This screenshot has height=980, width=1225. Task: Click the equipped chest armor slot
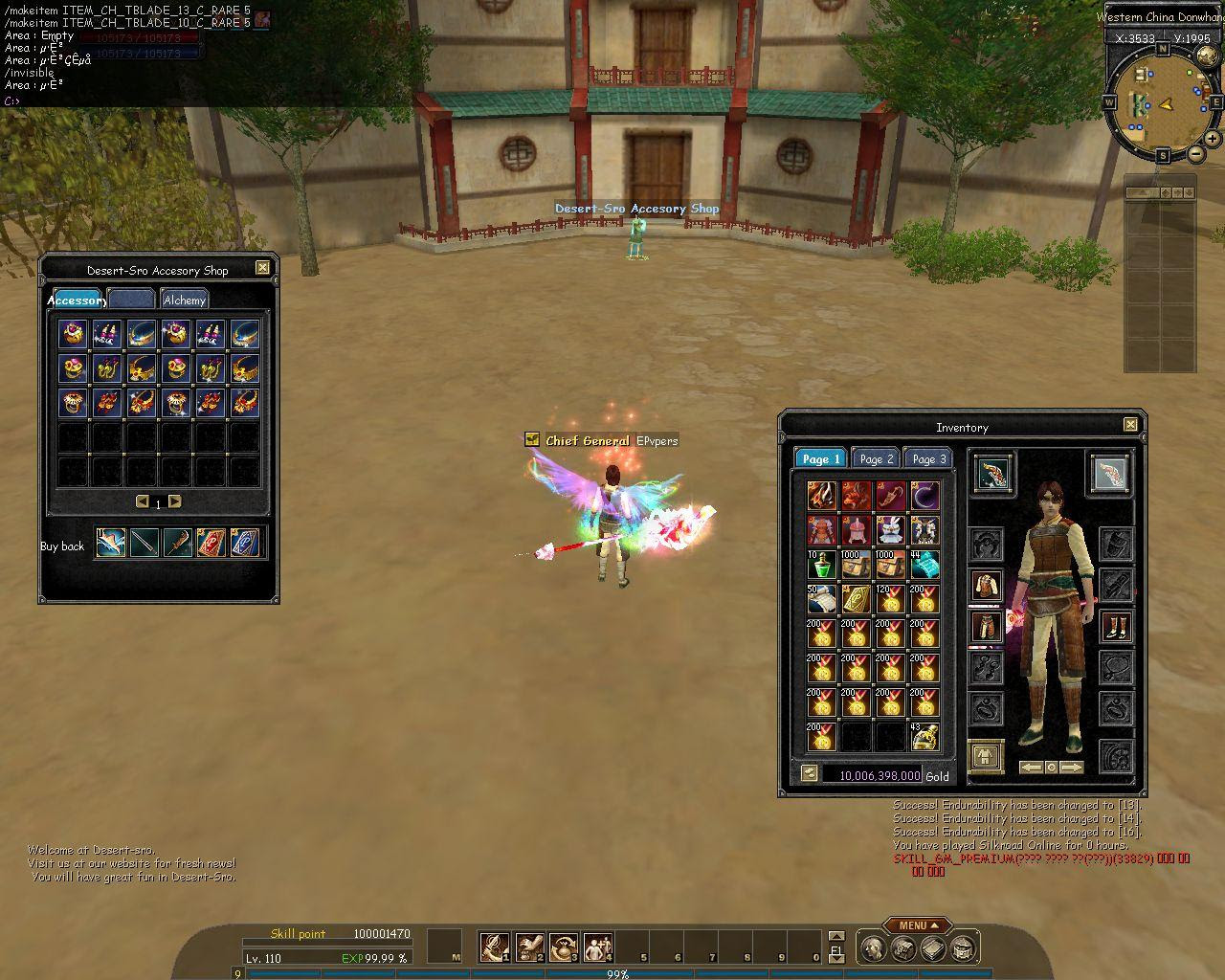click(987, 585)
